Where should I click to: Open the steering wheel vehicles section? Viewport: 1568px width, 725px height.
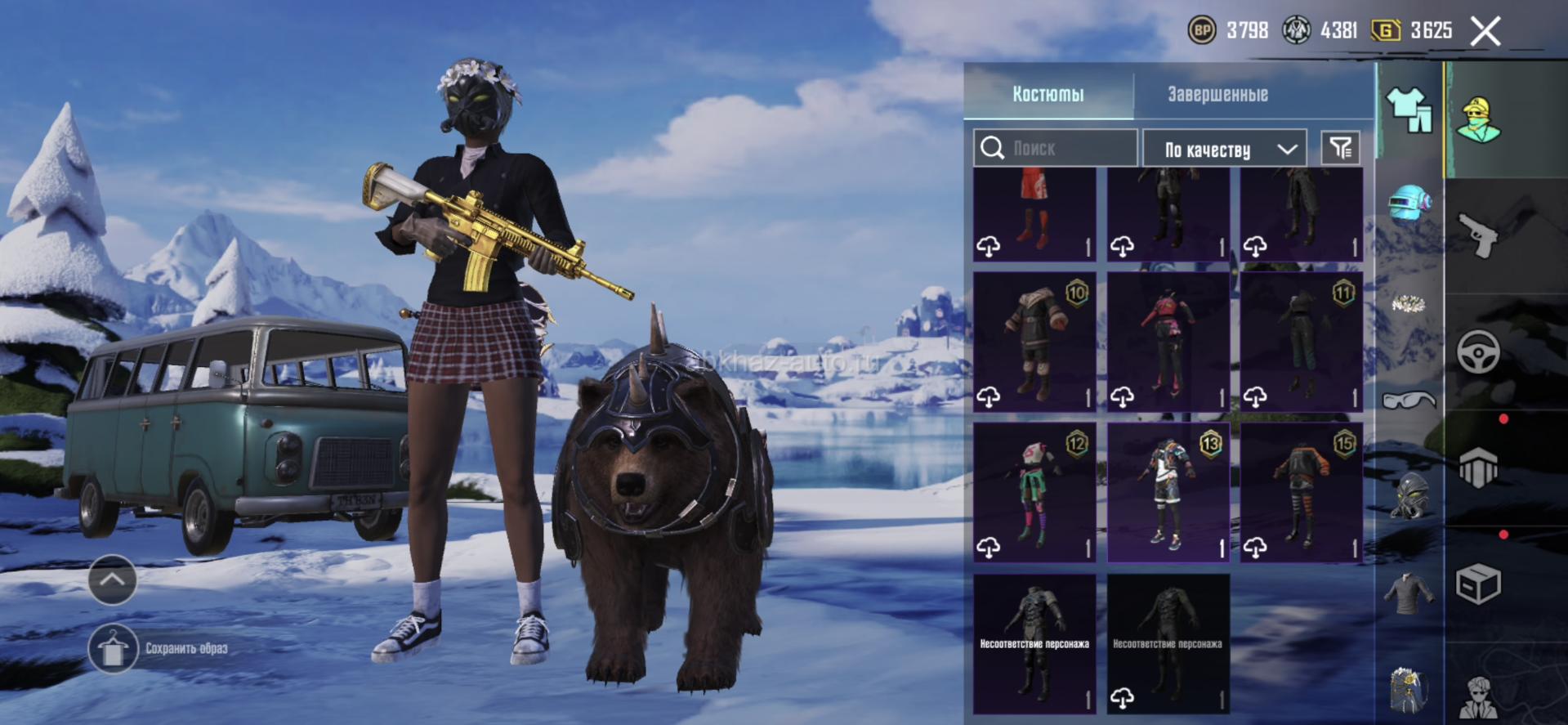[x=1478, y=353]
